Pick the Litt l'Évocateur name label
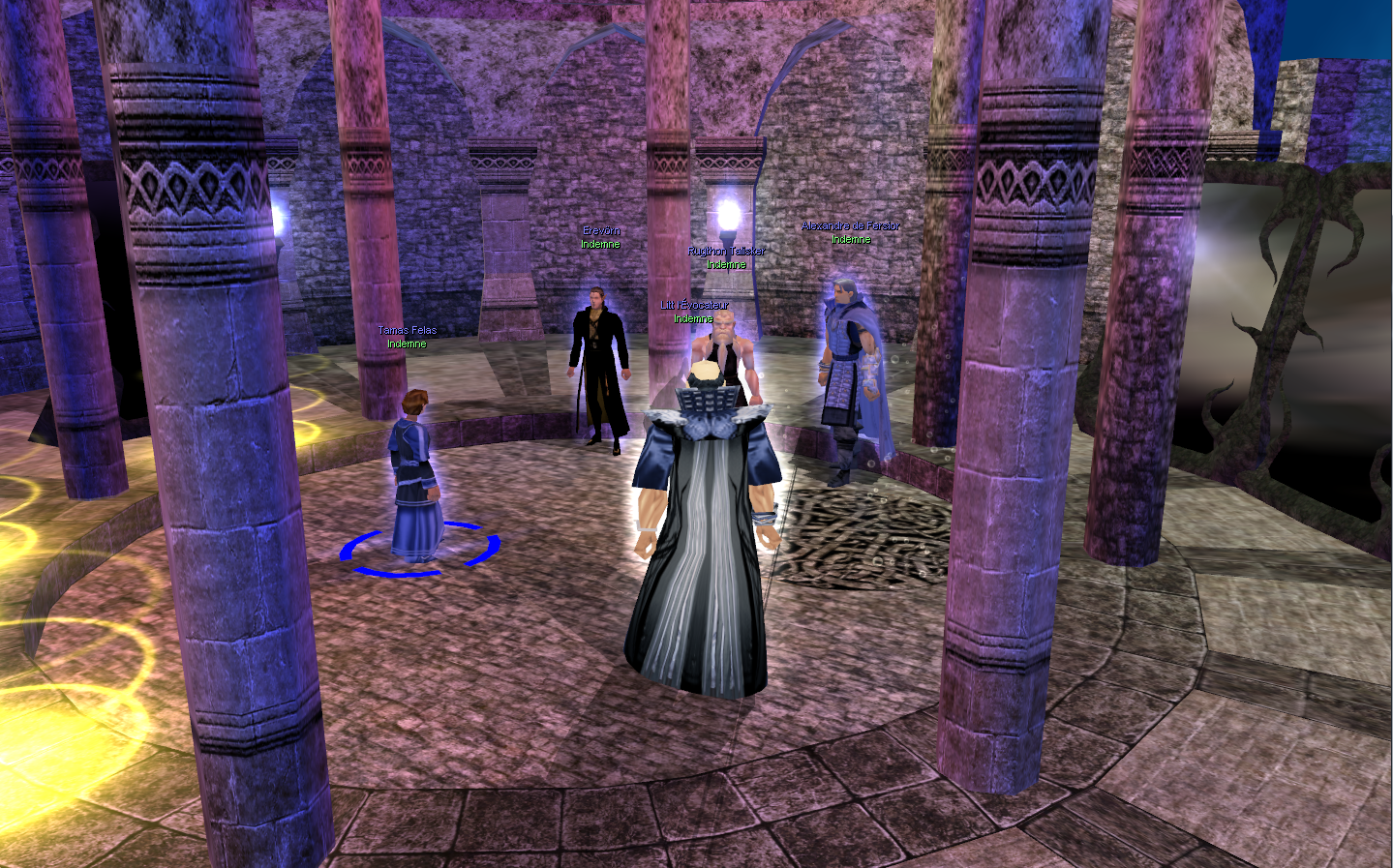The image size is (1393, 868). click(694, 306)
